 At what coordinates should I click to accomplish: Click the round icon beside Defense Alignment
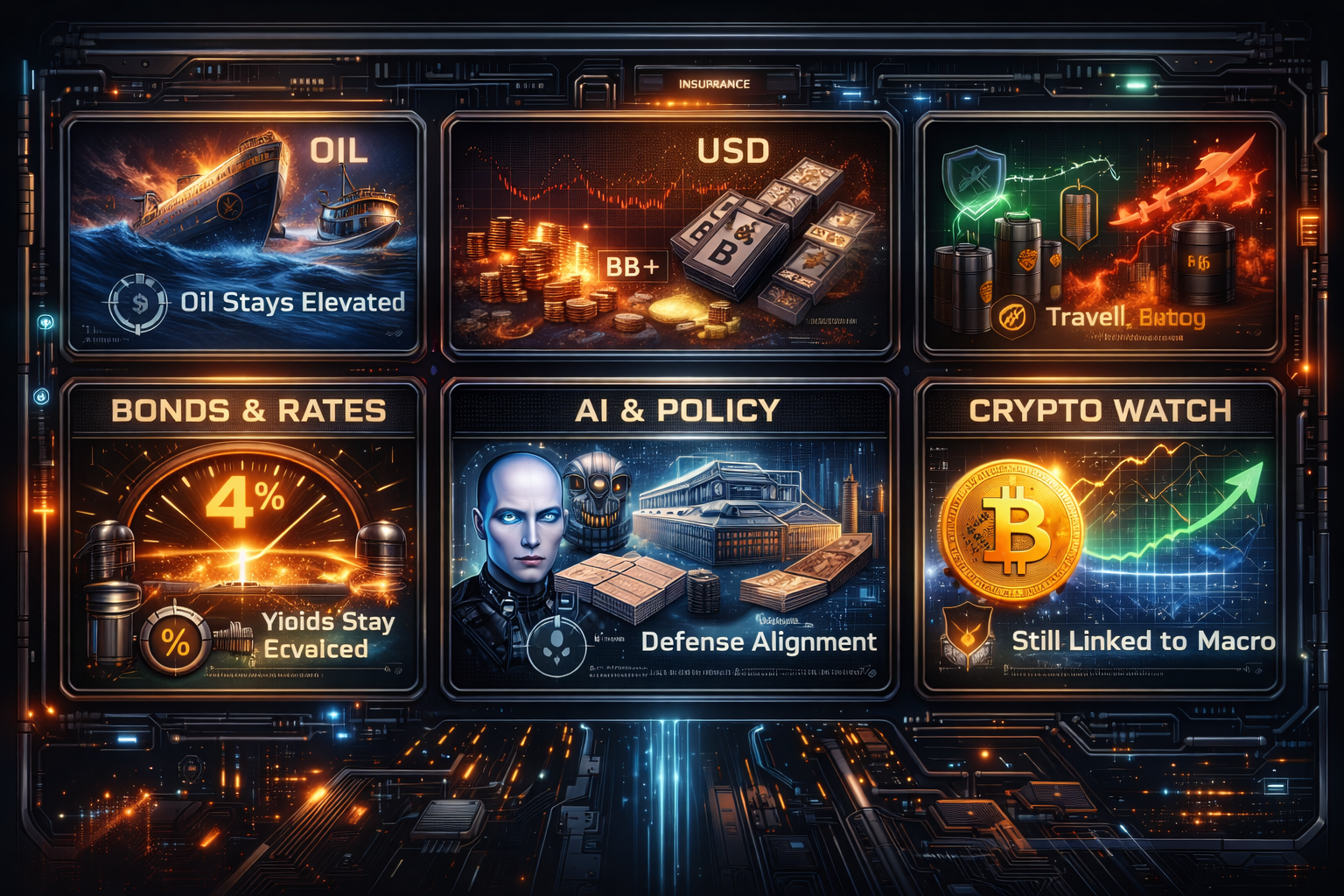pyautogui.click(x=555, y=645)
